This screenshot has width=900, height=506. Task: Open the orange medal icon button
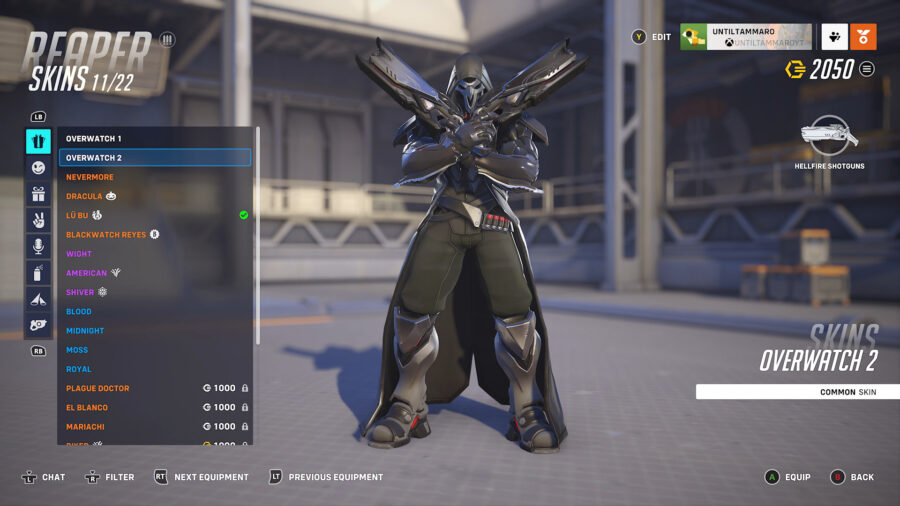click(863, 37)
